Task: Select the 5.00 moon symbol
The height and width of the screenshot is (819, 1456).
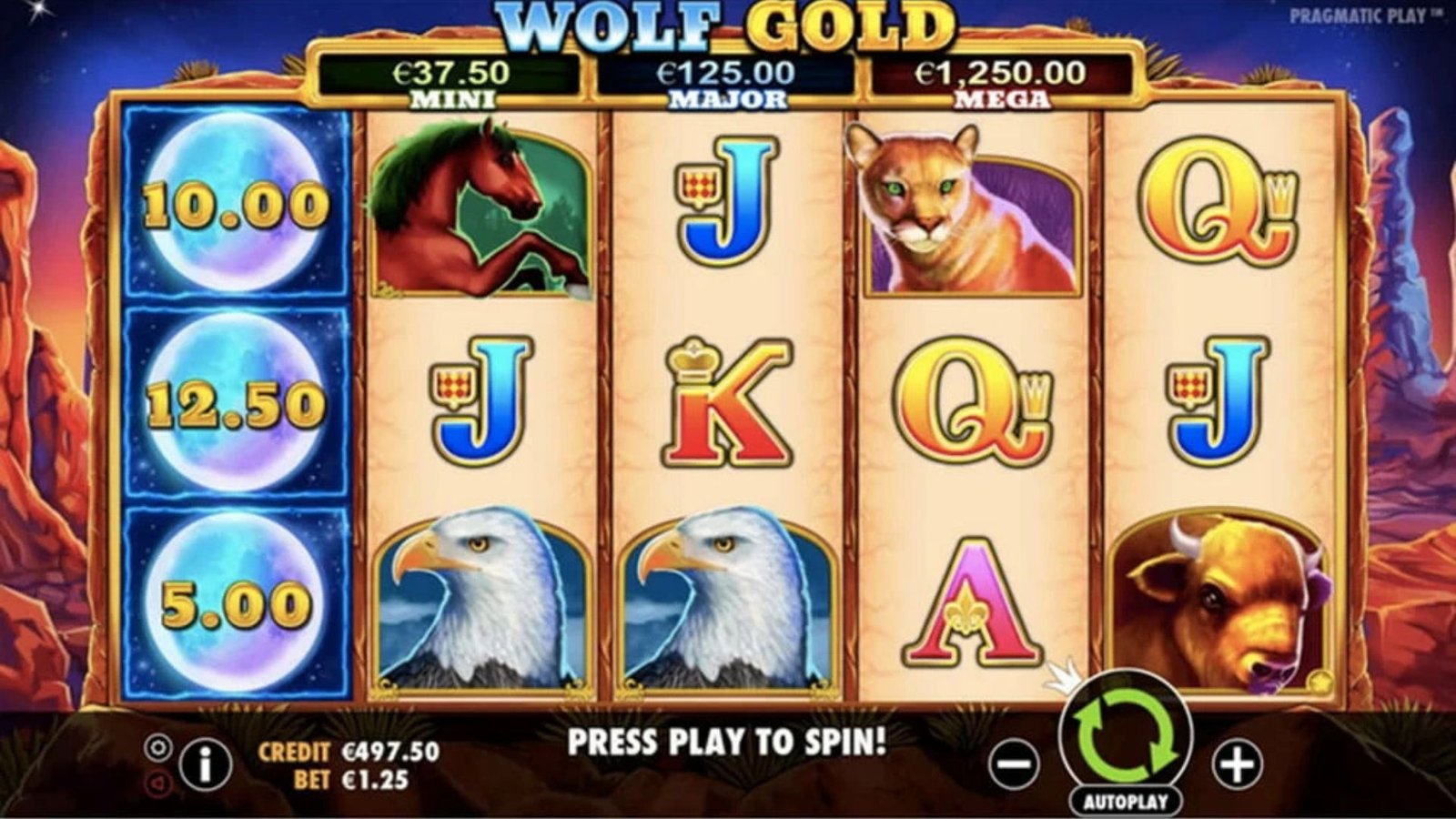Action: [x=235, y=601]
